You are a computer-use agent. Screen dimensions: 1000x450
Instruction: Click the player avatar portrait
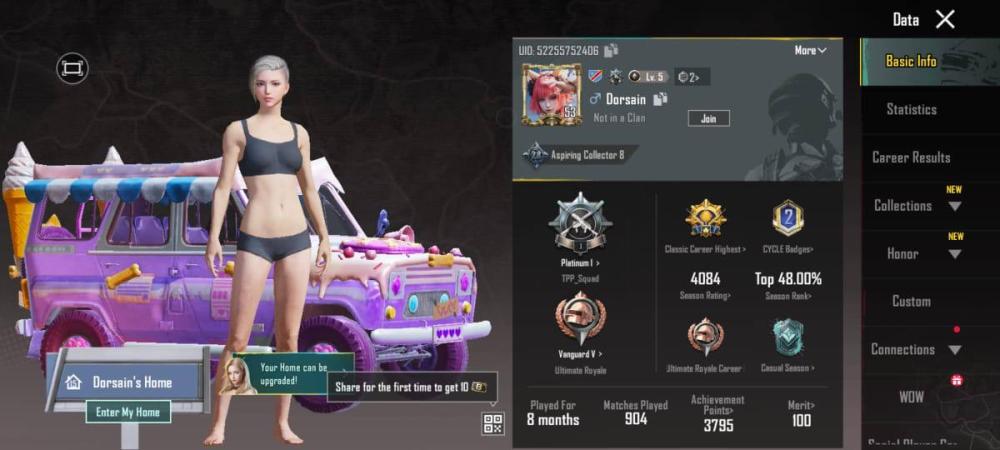tap(551, 95)
